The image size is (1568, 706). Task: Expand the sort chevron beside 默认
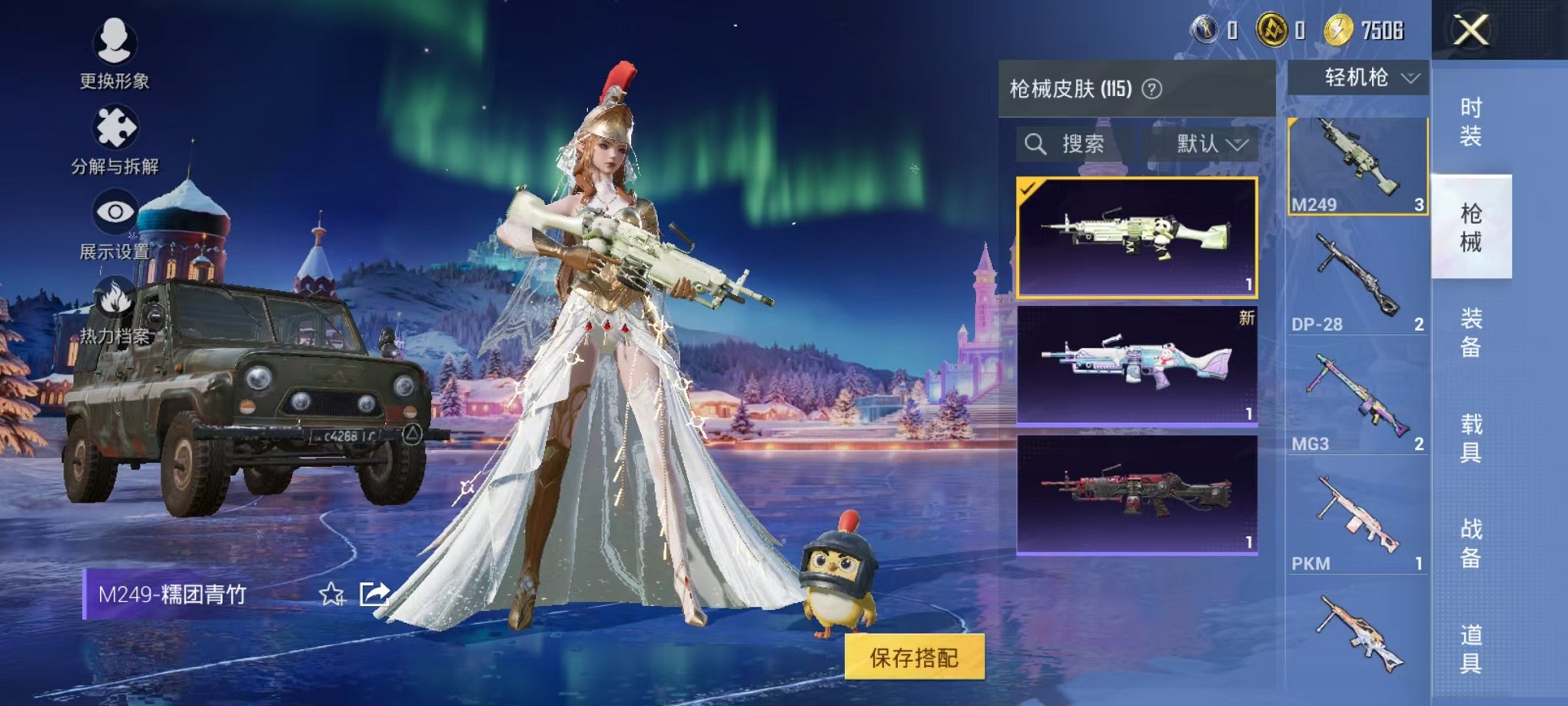(x=1239, y=145)
